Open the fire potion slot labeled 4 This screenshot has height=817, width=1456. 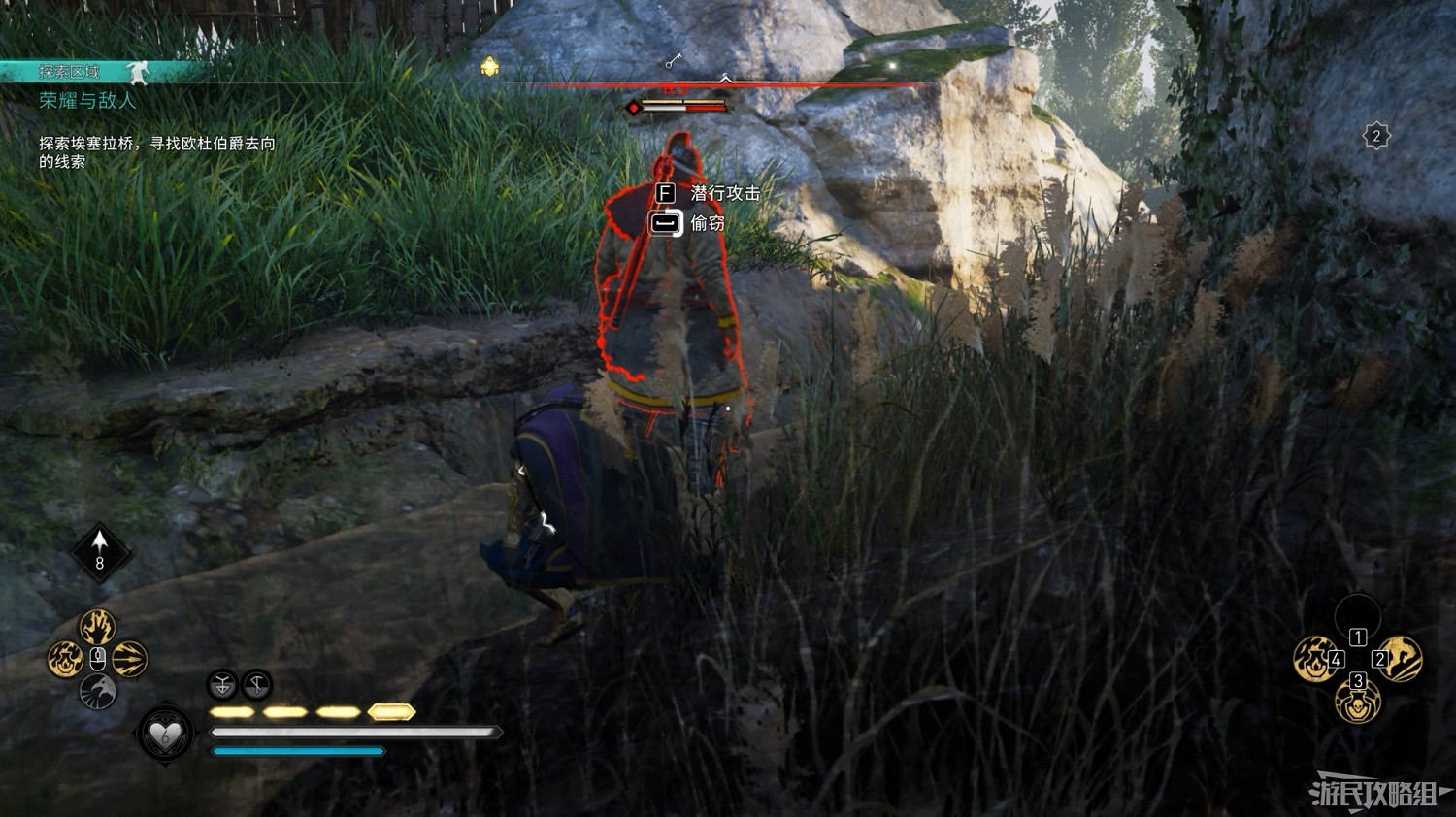[1313, 658]
